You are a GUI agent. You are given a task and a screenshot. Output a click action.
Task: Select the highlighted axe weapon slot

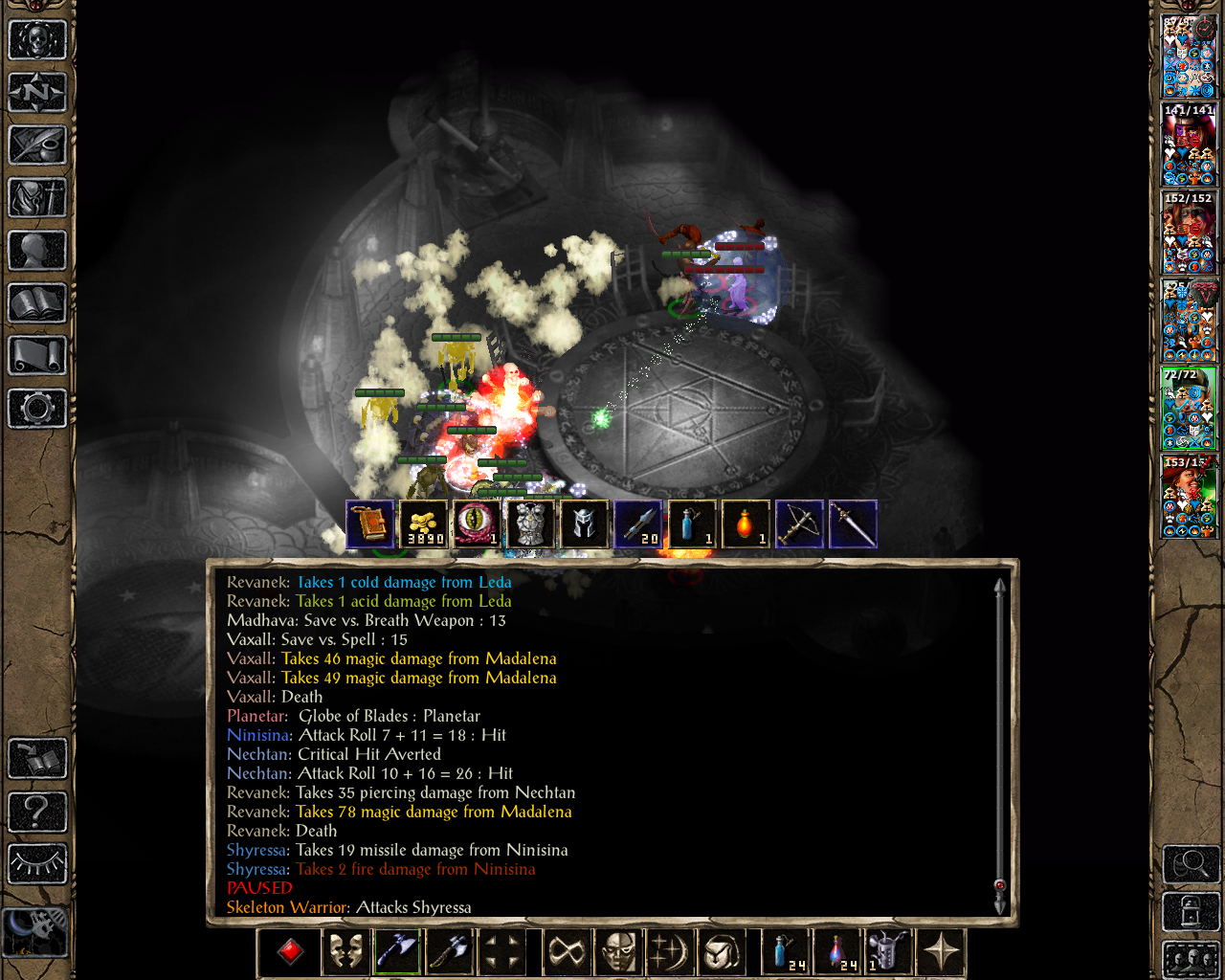coord(396,952)
